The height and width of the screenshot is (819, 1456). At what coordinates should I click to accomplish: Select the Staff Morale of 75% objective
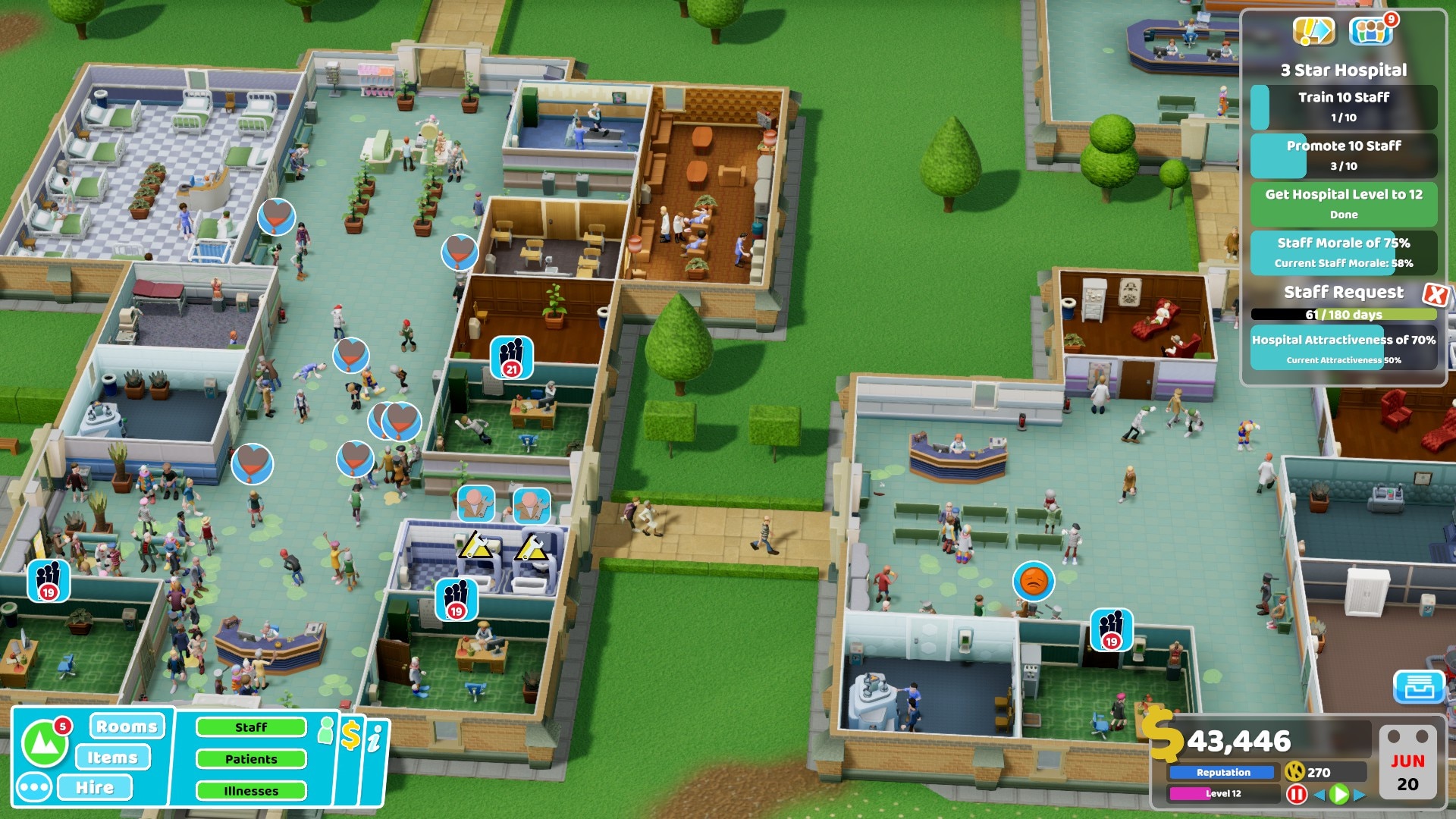[x=1344, y=252]
